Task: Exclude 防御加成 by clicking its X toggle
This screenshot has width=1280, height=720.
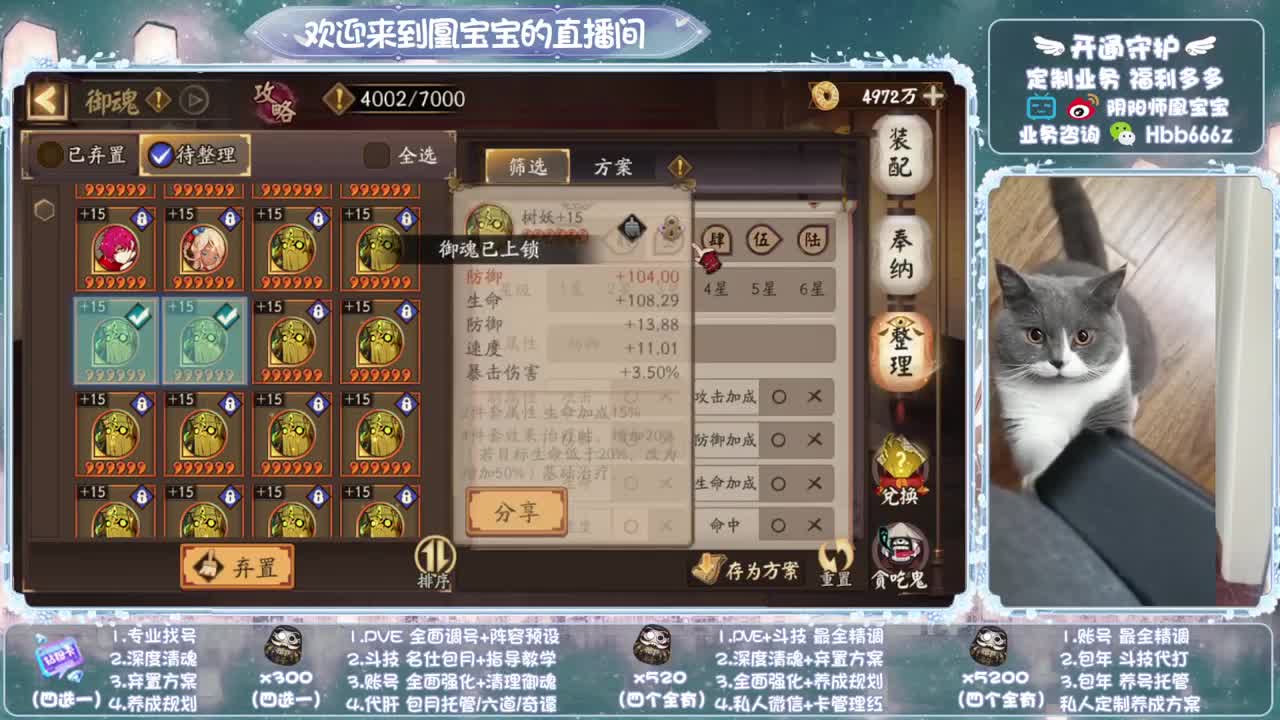Action: click(x=812, y=440)
